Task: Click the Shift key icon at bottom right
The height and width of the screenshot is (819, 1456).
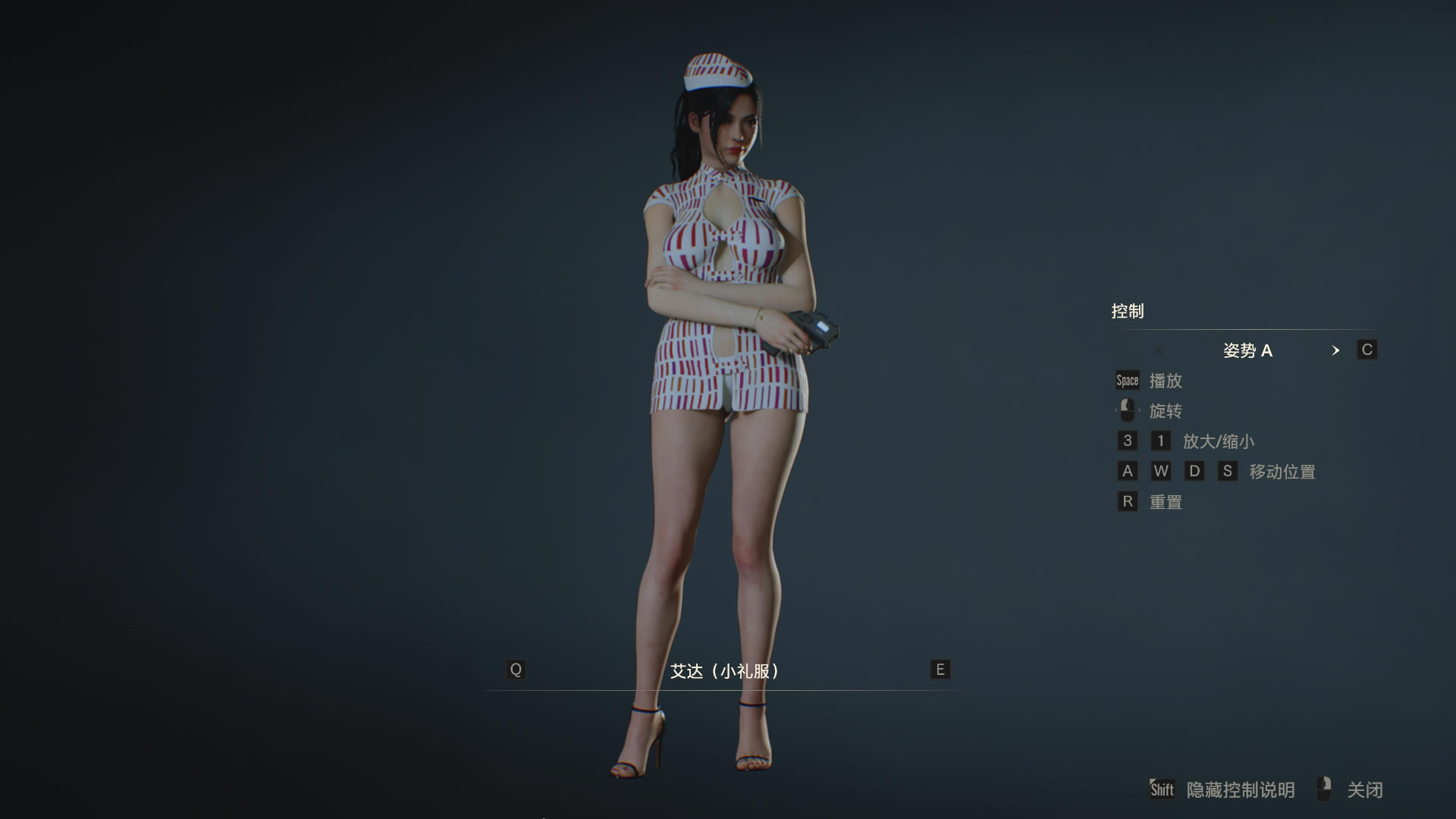Action: 1162,789
